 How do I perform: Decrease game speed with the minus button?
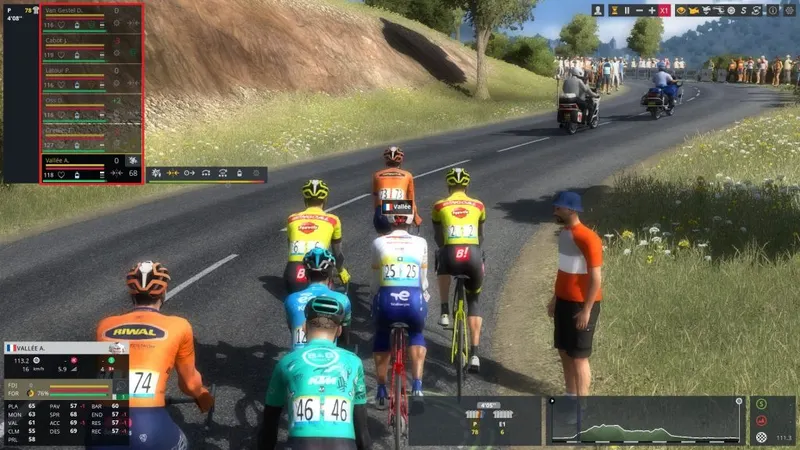(x=640, y=10)
